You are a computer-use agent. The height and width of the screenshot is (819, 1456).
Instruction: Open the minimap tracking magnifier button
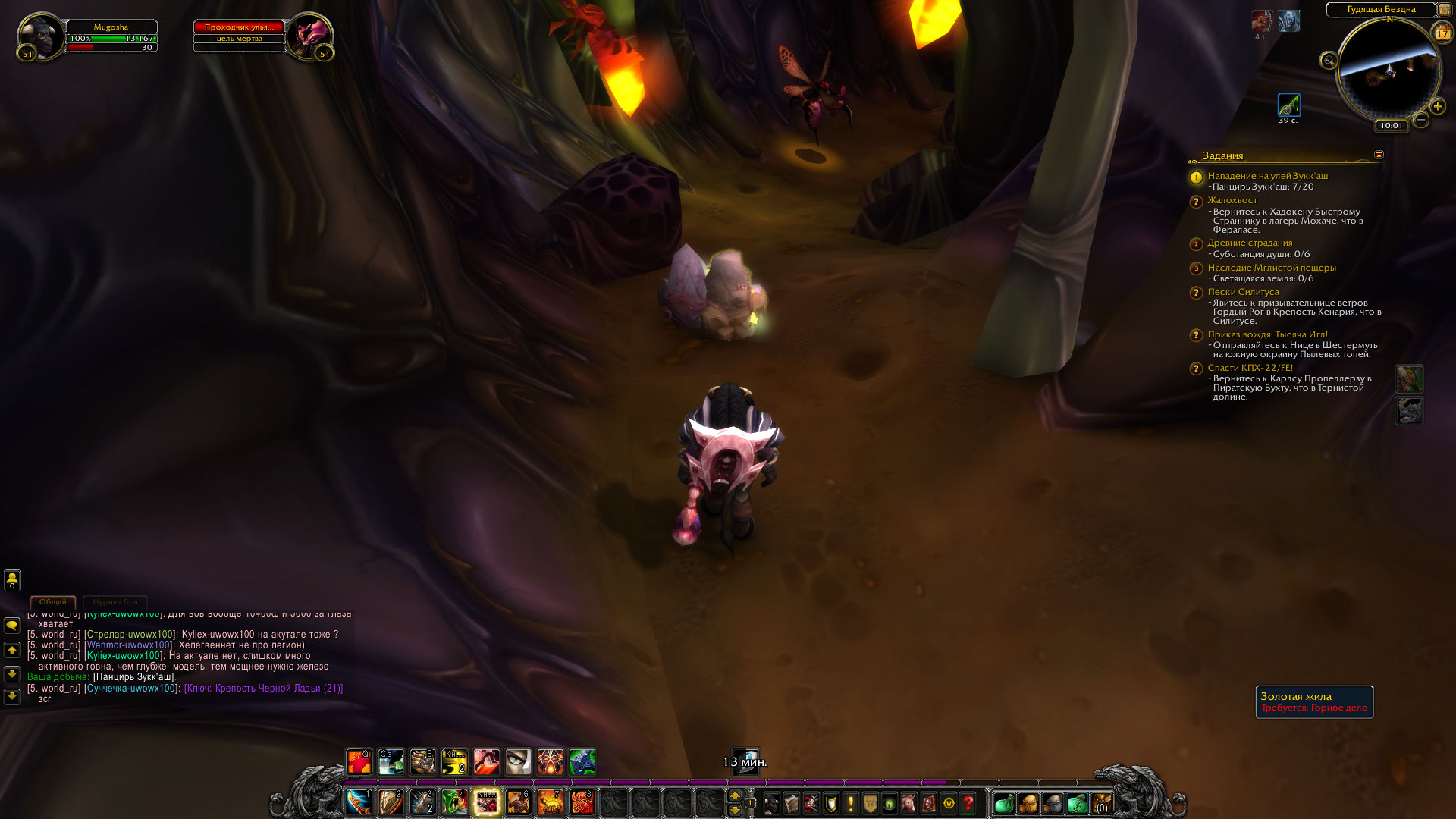(x=1329, y=61)
